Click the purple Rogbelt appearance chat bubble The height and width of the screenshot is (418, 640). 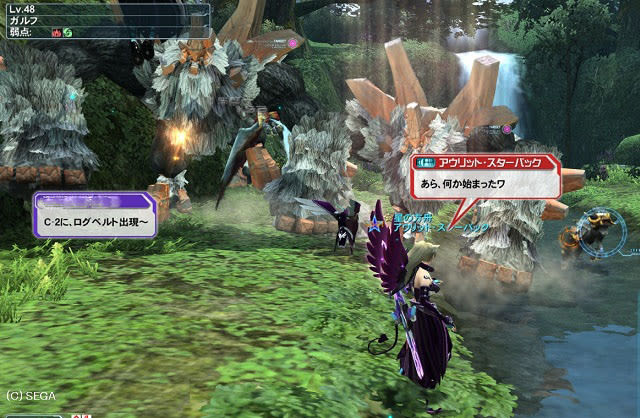(95, 214)
